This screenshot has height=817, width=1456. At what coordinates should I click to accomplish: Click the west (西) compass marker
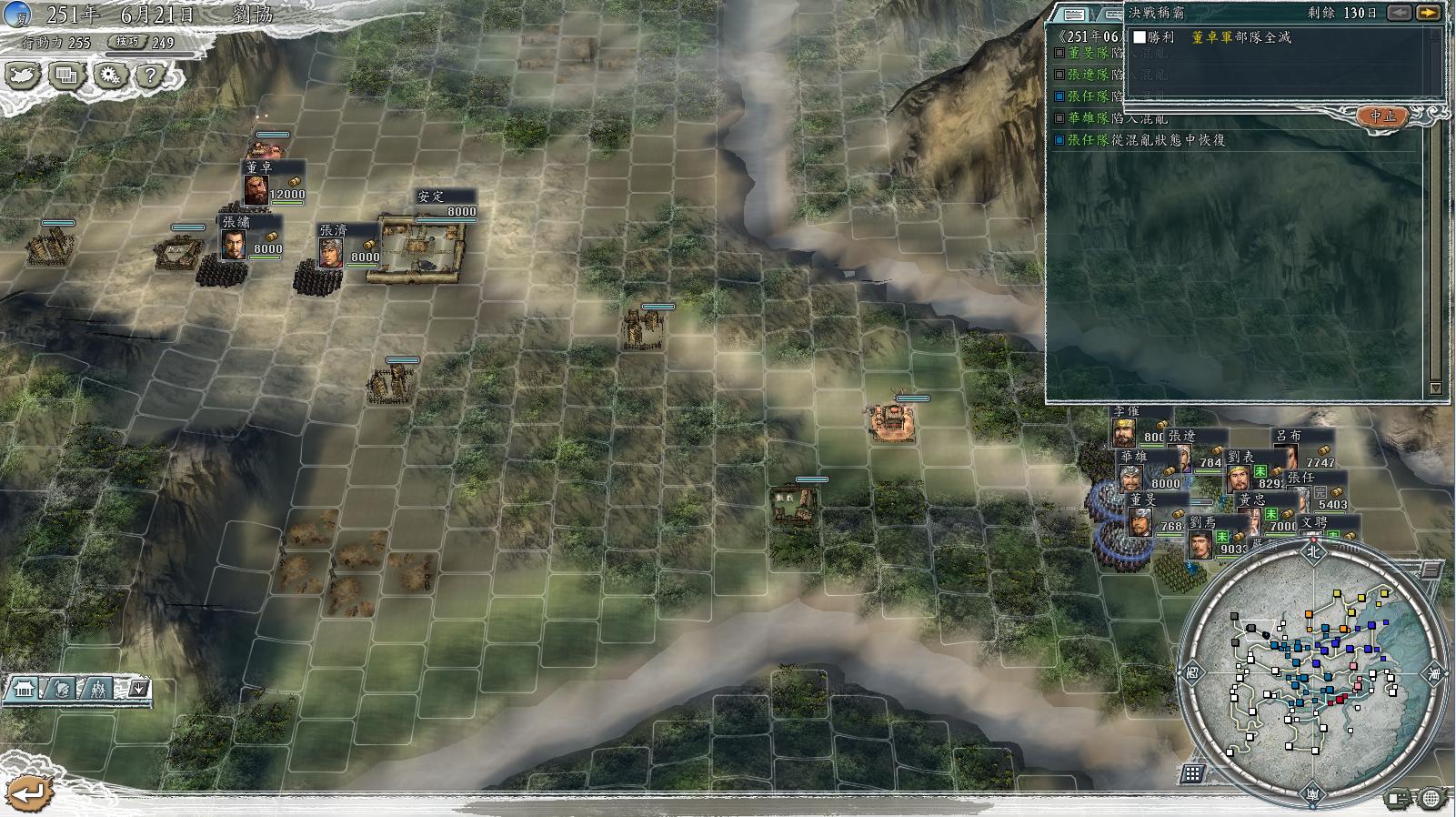(1191, 673)
